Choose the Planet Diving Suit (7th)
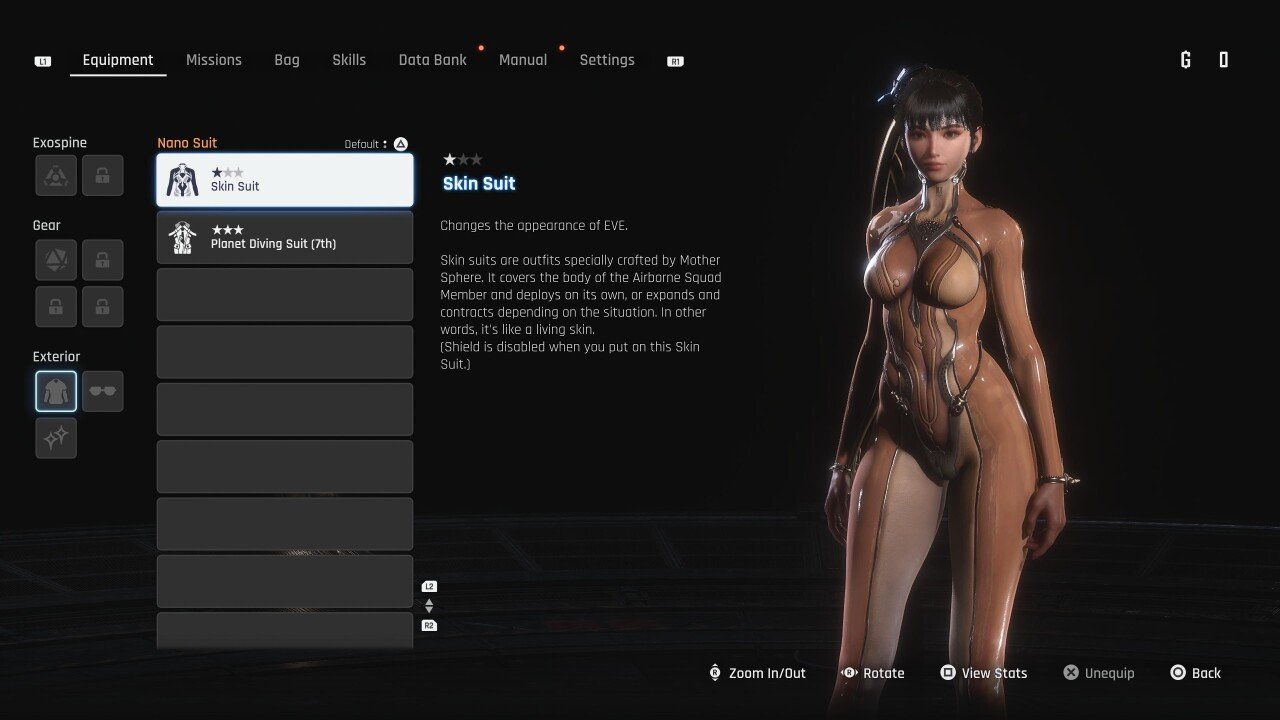Image resolution: width=1280 pixels, height=720 pixels. (285, 237)
